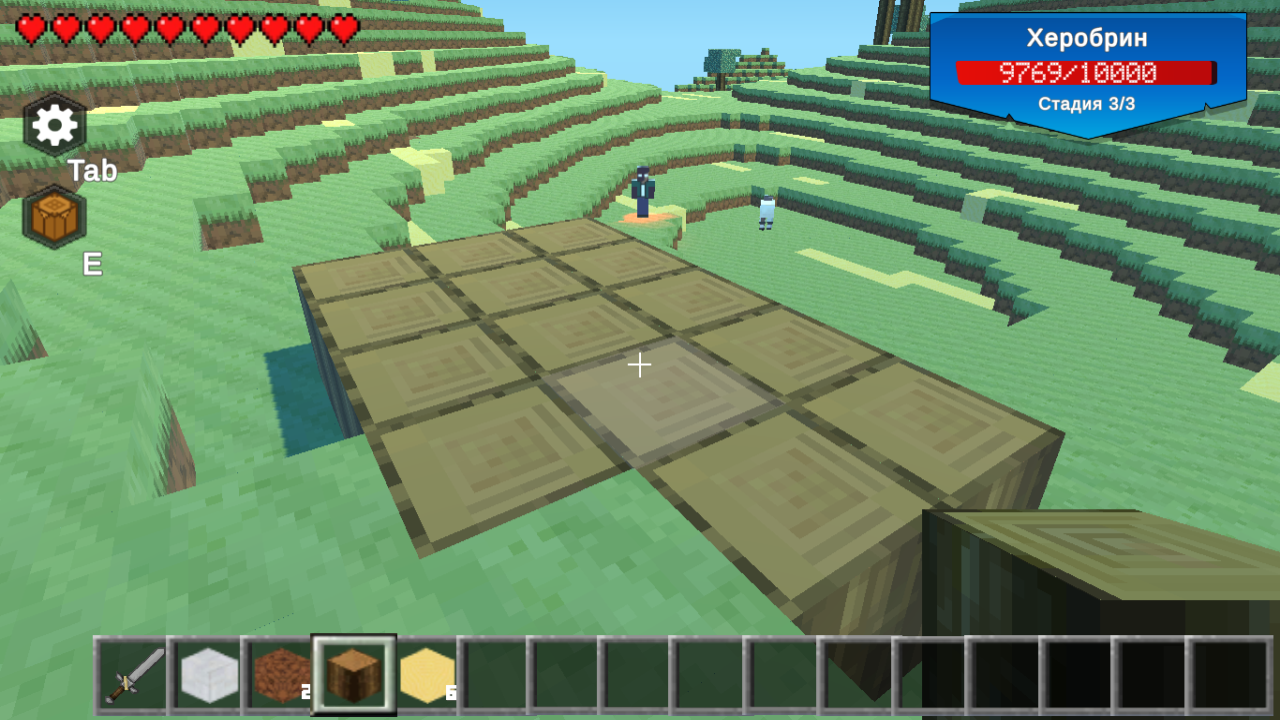Open the crafting menu via the E icon
Screen dimensions: 1280x720
coord(52,216)
